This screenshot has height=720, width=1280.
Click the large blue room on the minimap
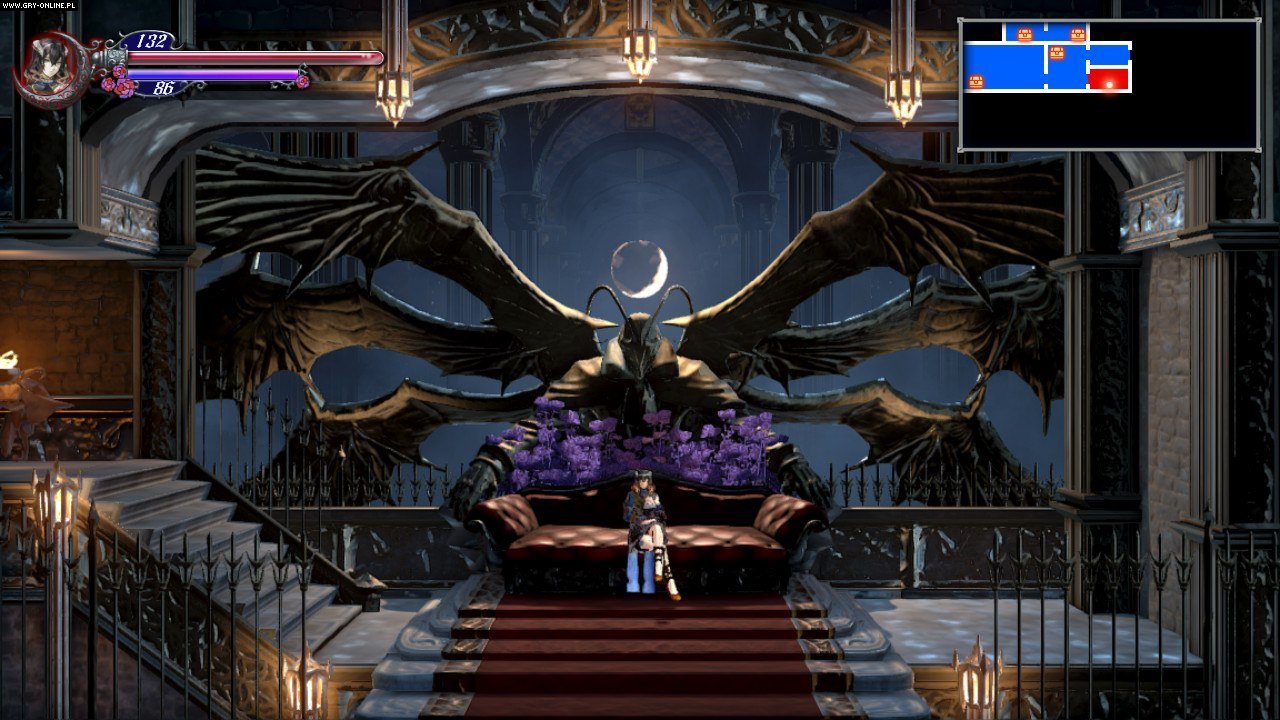click(x=1003, y=66)
